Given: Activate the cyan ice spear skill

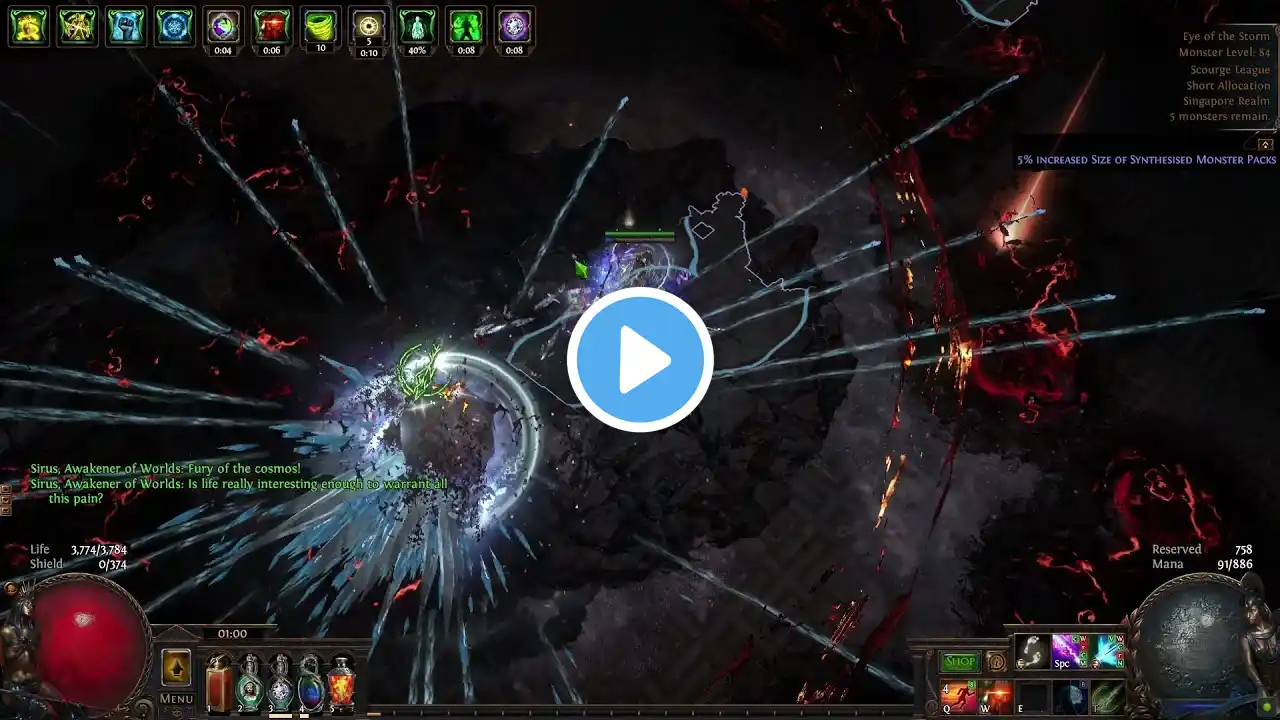Looking at the screenshot, I should coord(1107,651).
